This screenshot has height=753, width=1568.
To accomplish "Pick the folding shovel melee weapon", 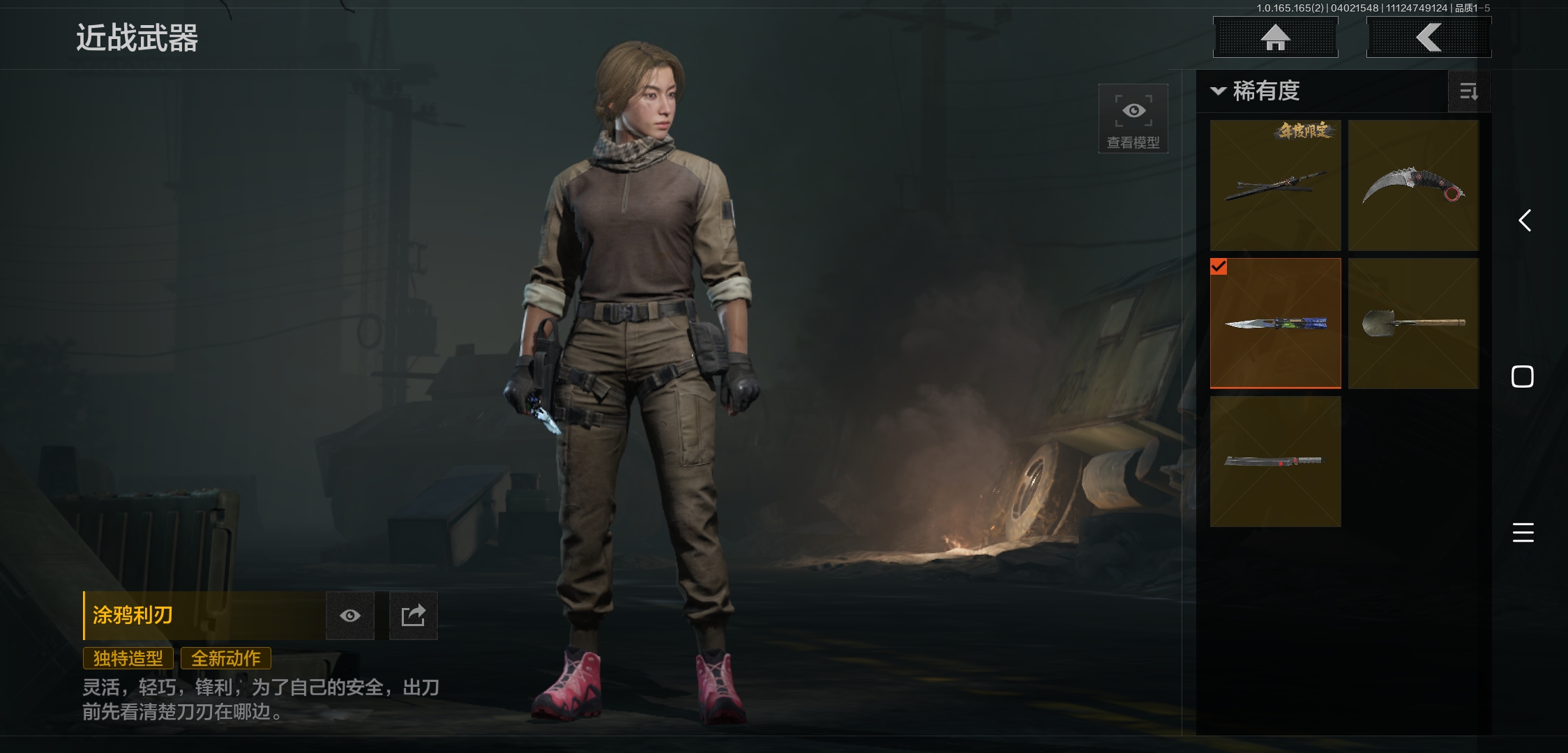I will pos(1413,324).
